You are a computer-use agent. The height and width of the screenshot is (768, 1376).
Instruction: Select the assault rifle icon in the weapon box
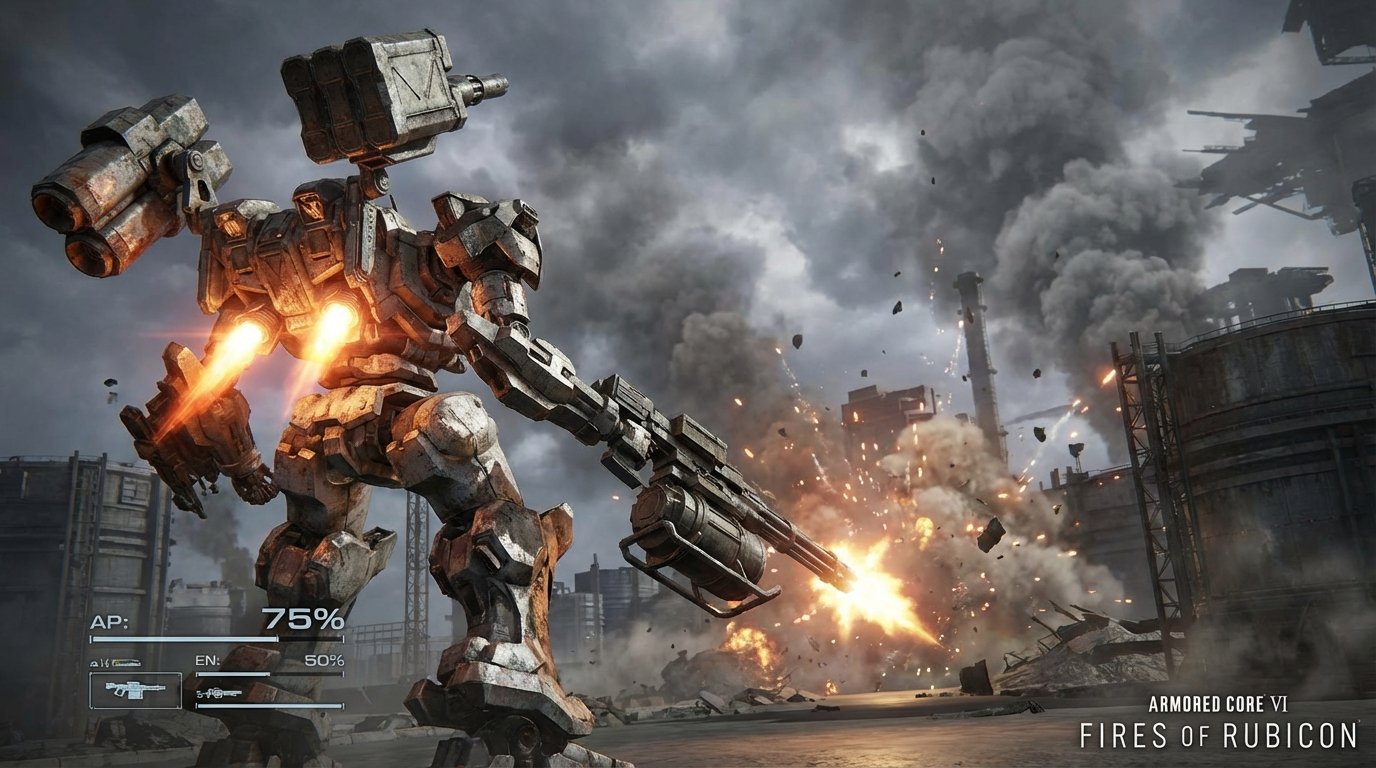[134, 690]
